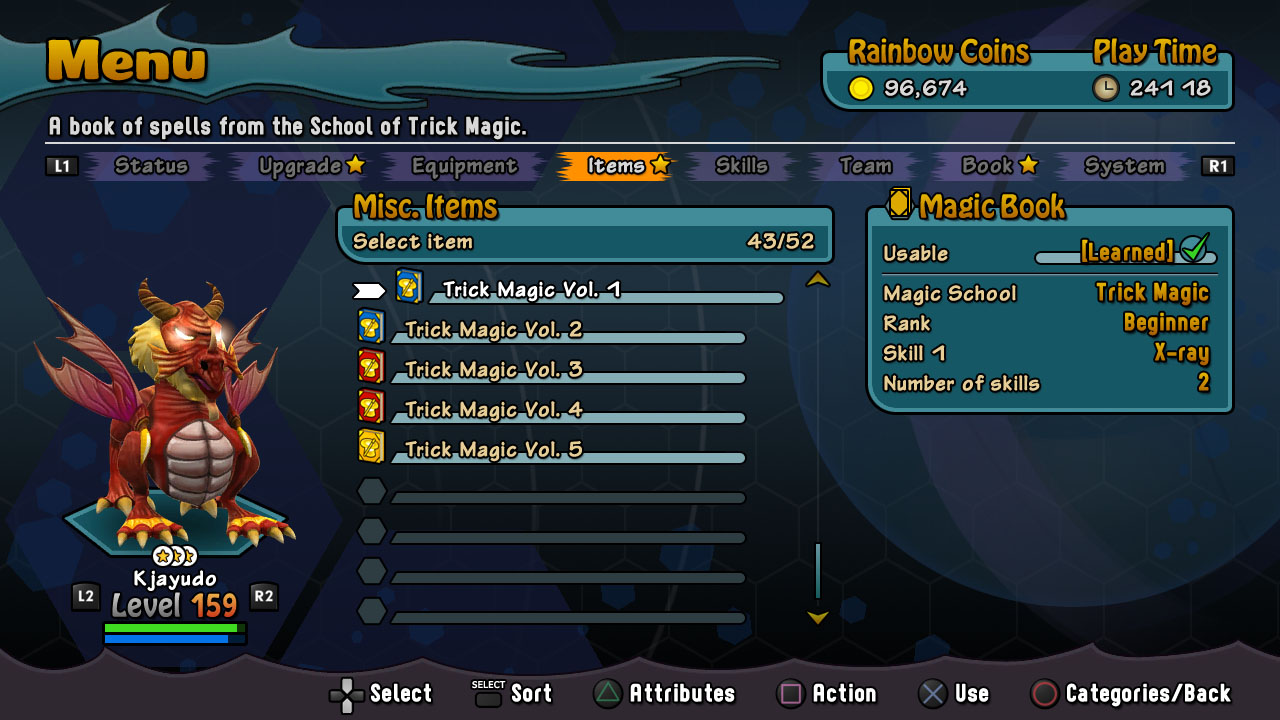Choose Trick Magic Vol. 2 from list

(x=493, y=330)
